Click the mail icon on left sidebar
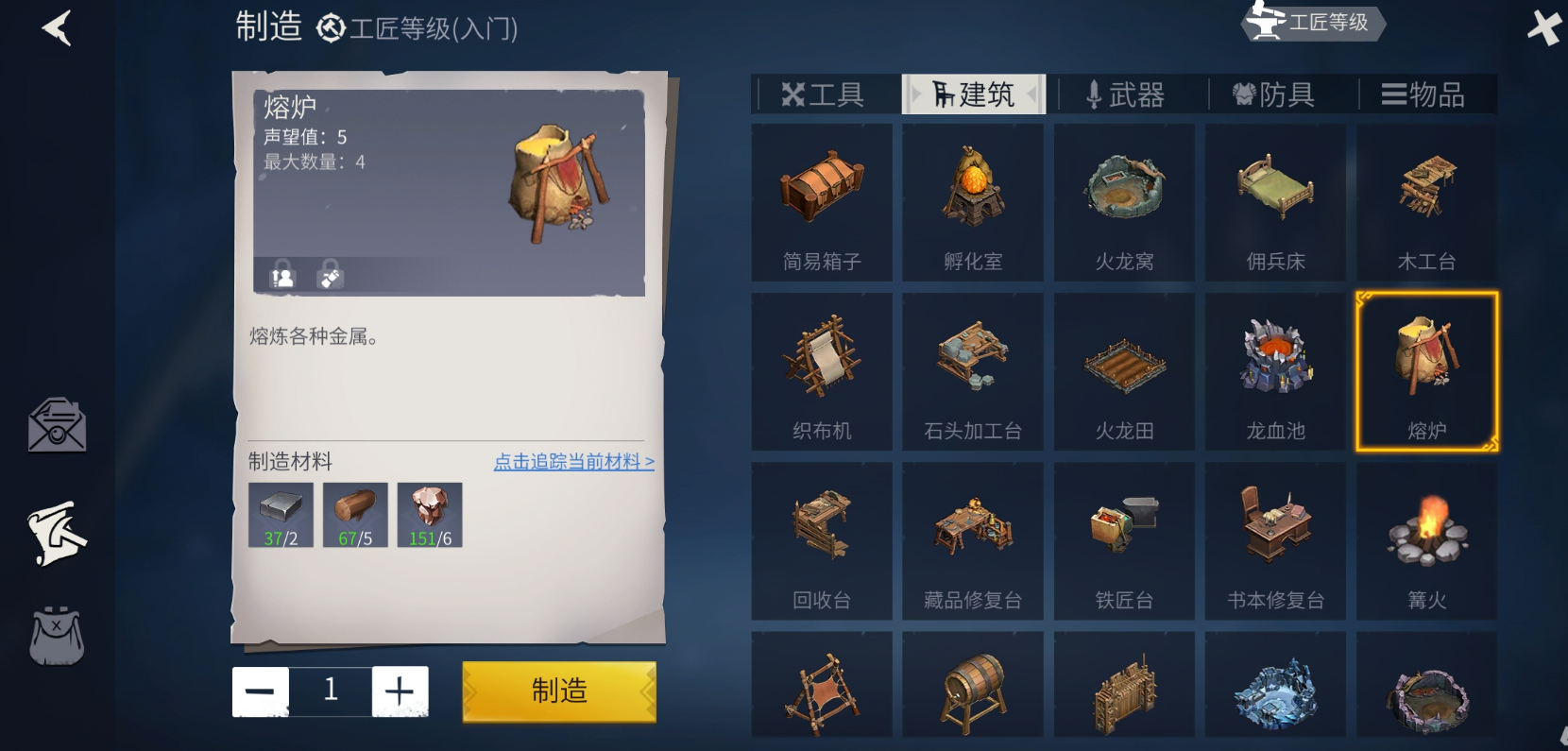Screen dimensions: 1568x751 click(x=57, y=427)
